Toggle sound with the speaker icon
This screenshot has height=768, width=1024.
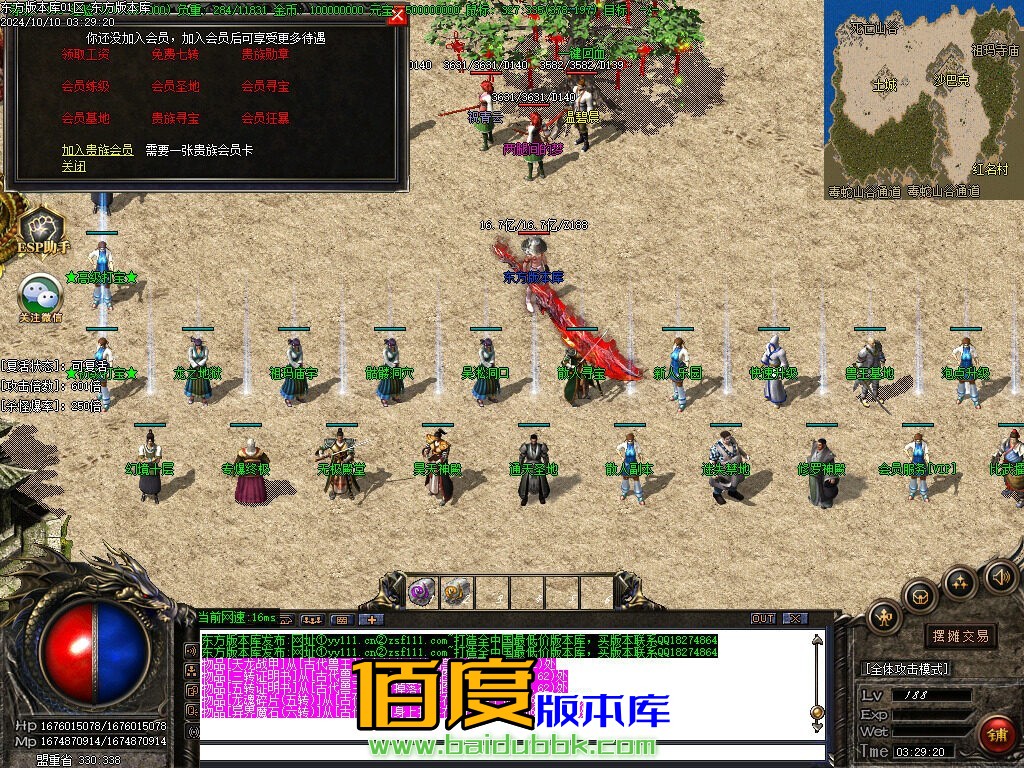click(x=1000, y=576)
